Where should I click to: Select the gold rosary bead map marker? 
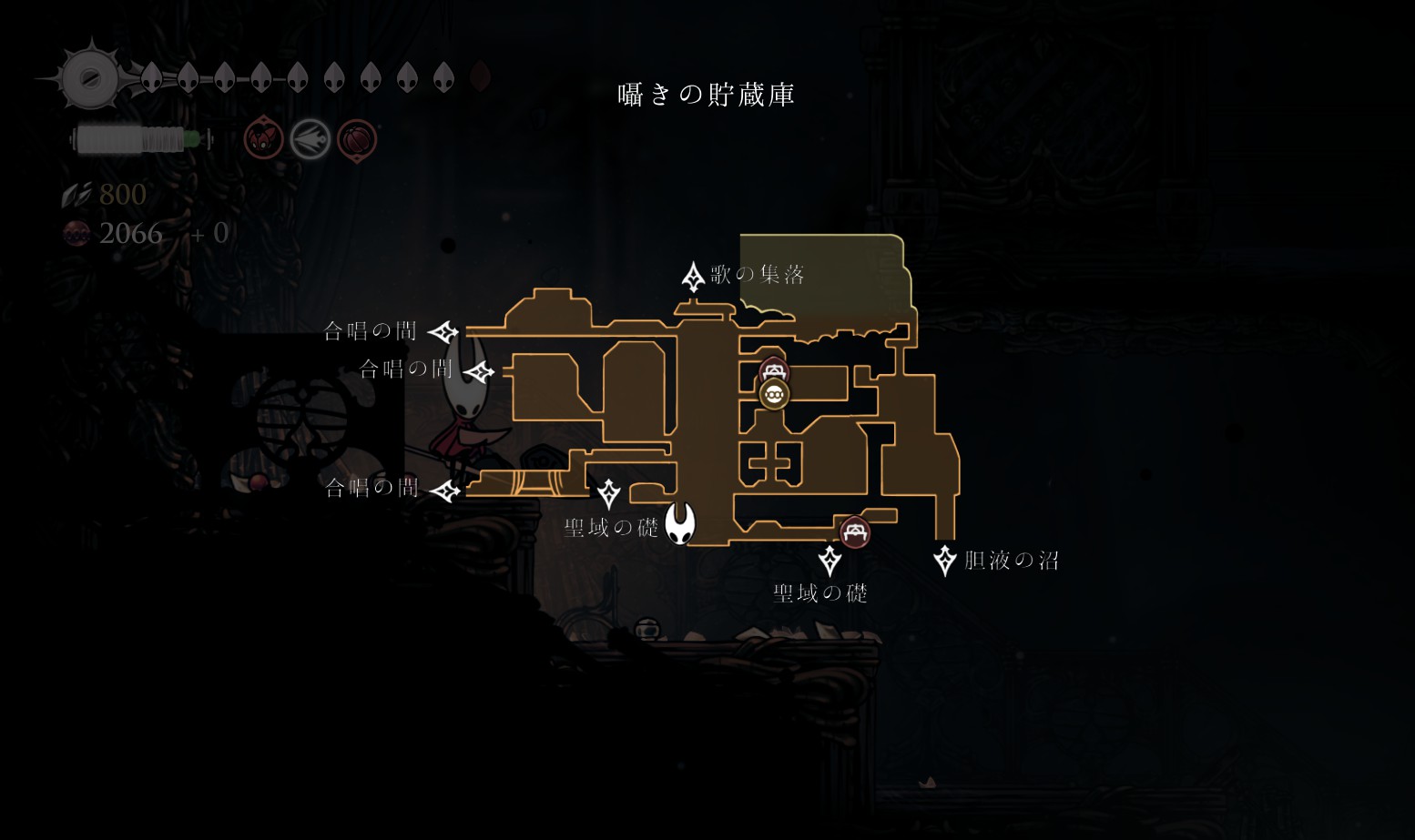(x=774, y=395)
